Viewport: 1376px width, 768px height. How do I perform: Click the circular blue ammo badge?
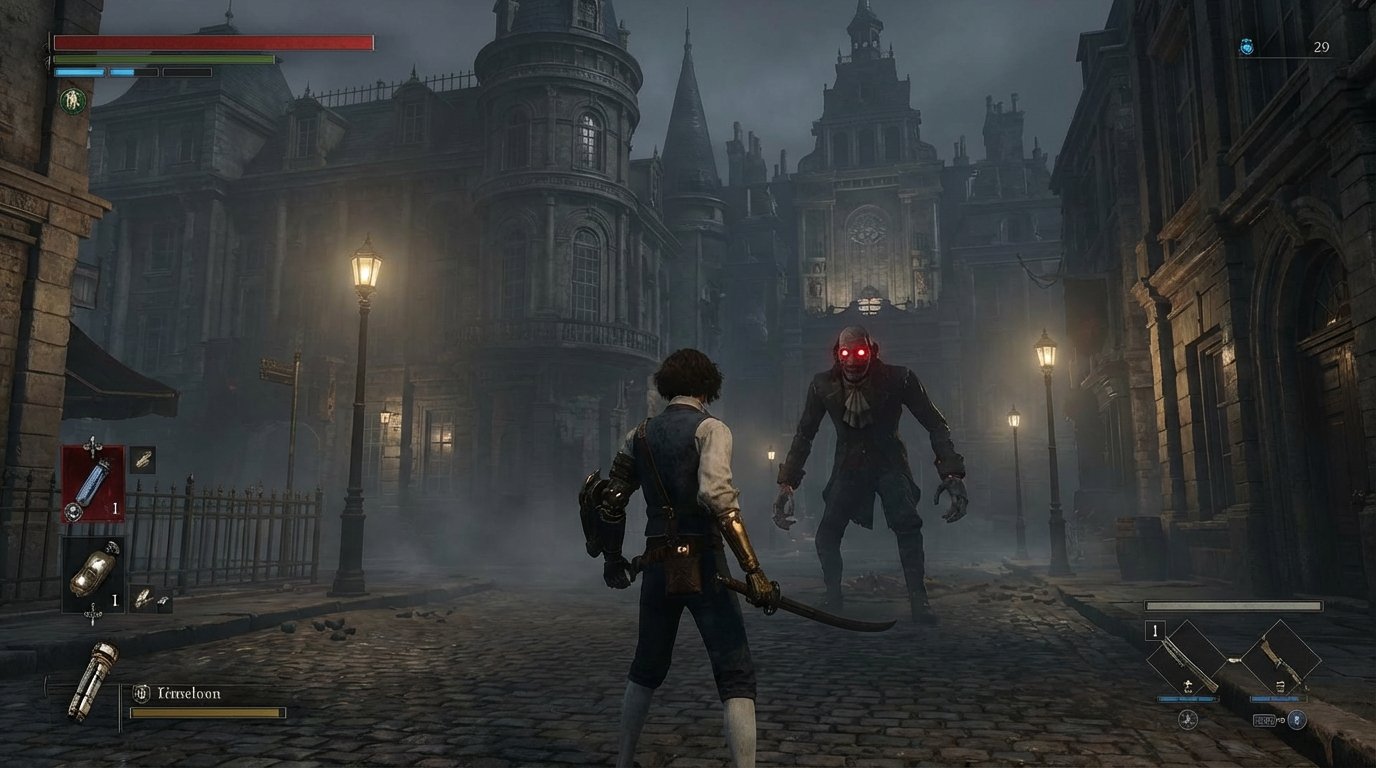pyautogui.click(x=1297, y=720)
